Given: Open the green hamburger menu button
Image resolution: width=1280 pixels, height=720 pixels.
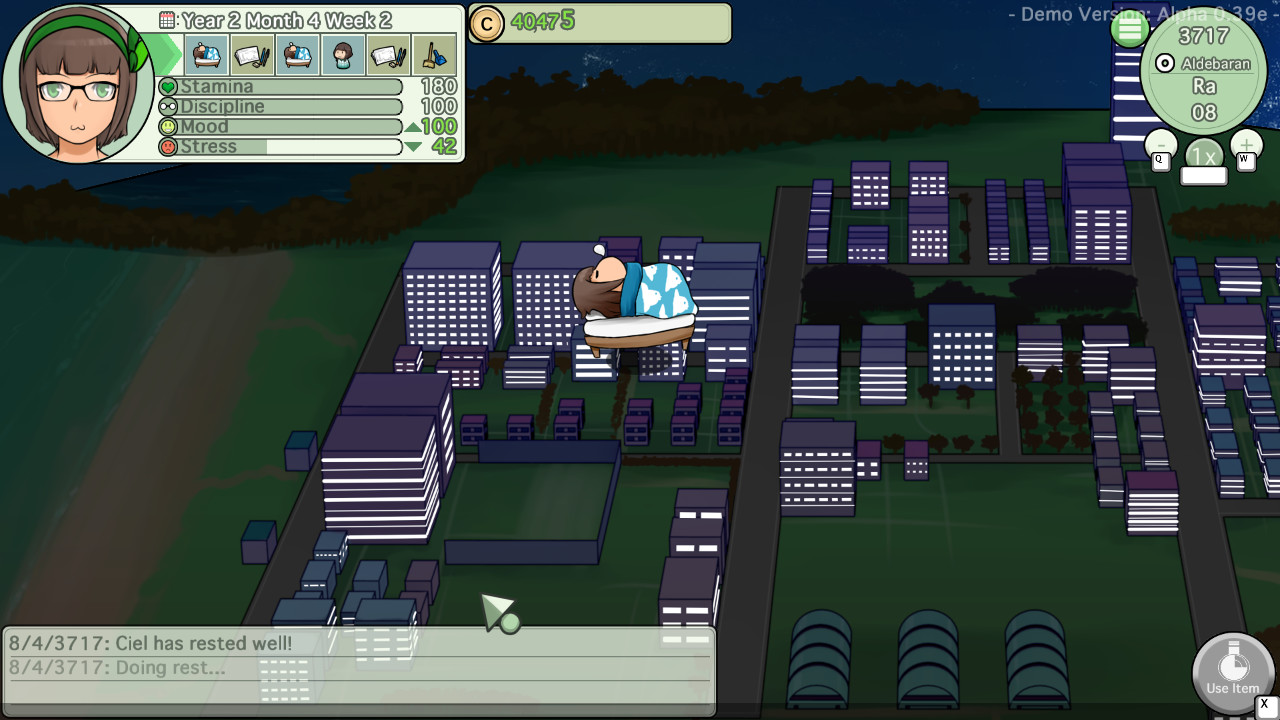Looking at the screenshot, I should (1130, 29).
